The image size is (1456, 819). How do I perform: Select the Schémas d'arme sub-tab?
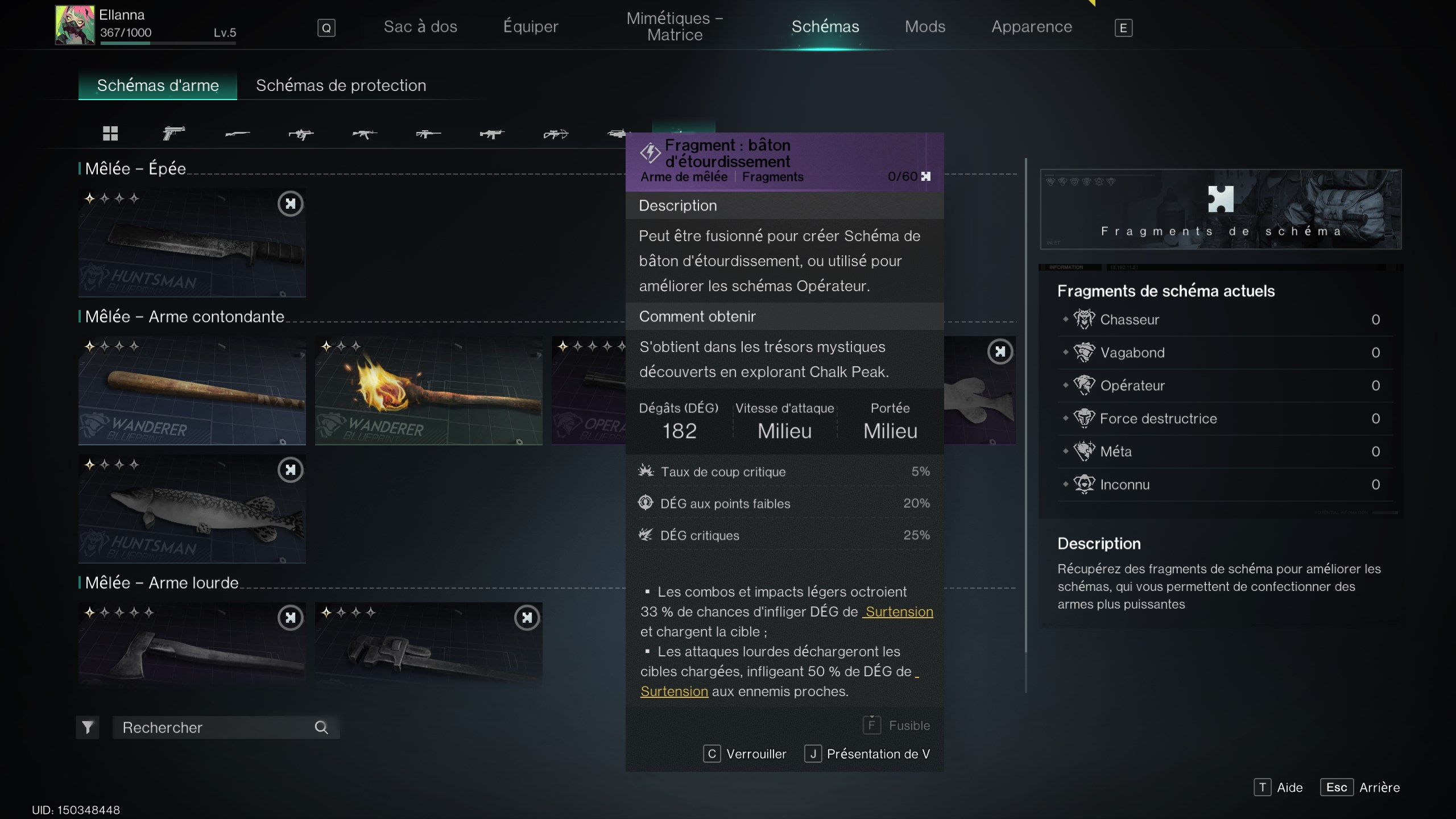158,85
